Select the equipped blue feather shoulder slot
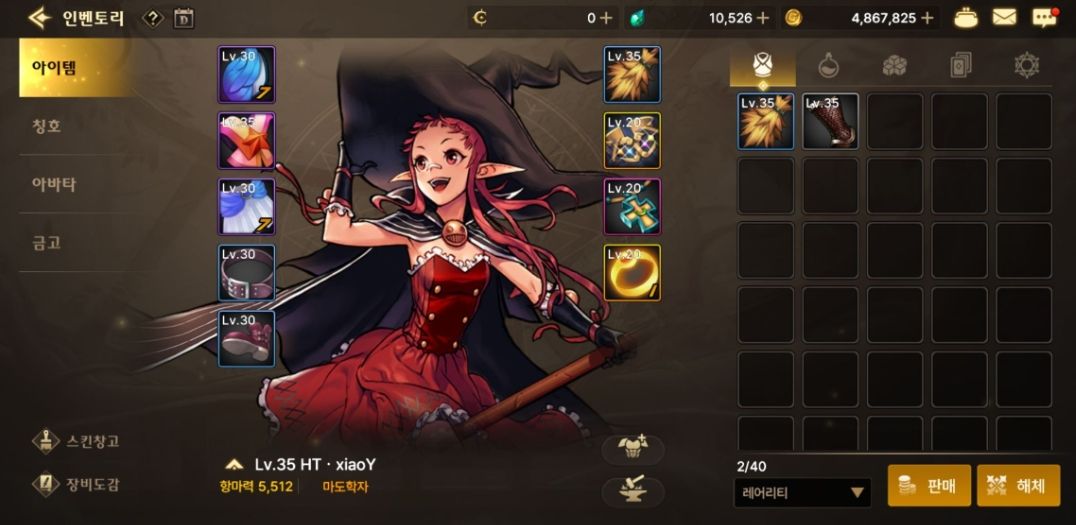The image size is (1076, 525). pyautogui.click(x=246, y=74)
